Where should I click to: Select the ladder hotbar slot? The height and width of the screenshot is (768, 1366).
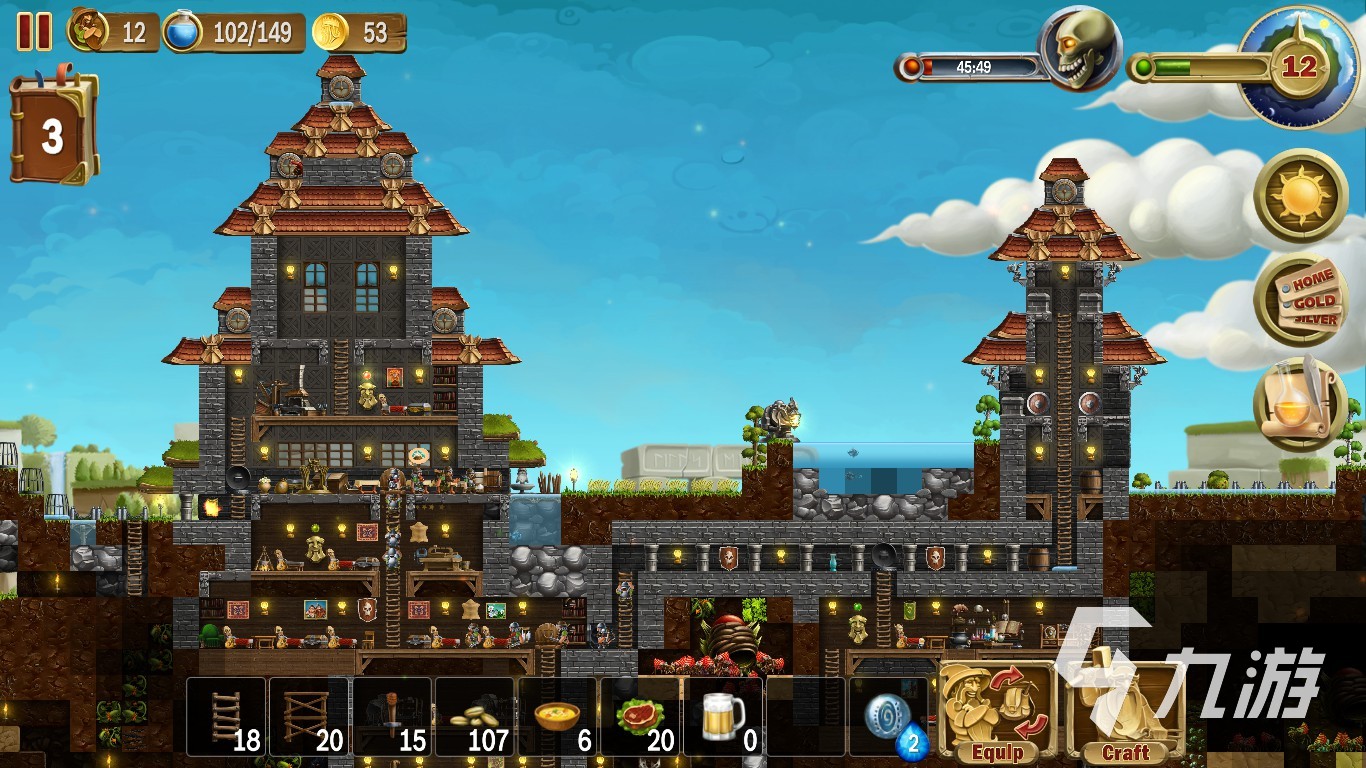click(227, 716)
